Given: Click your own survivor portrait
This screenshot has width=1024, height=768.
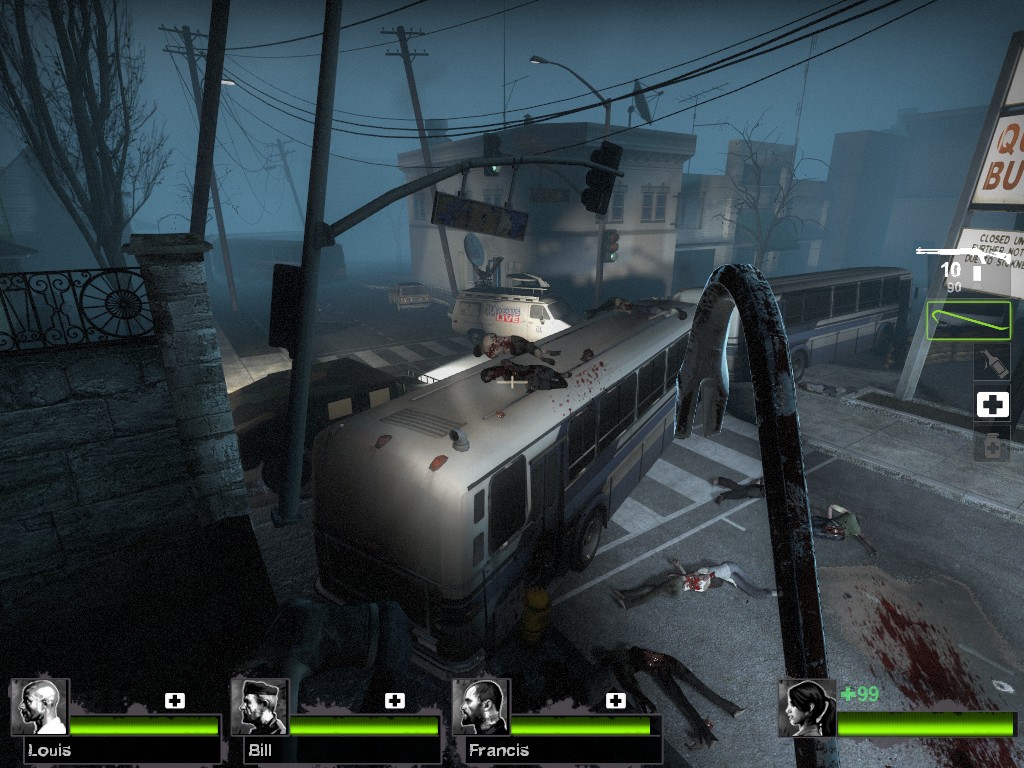Looking at the screenshot, I should pyautogui.click(x=807, y=708).
